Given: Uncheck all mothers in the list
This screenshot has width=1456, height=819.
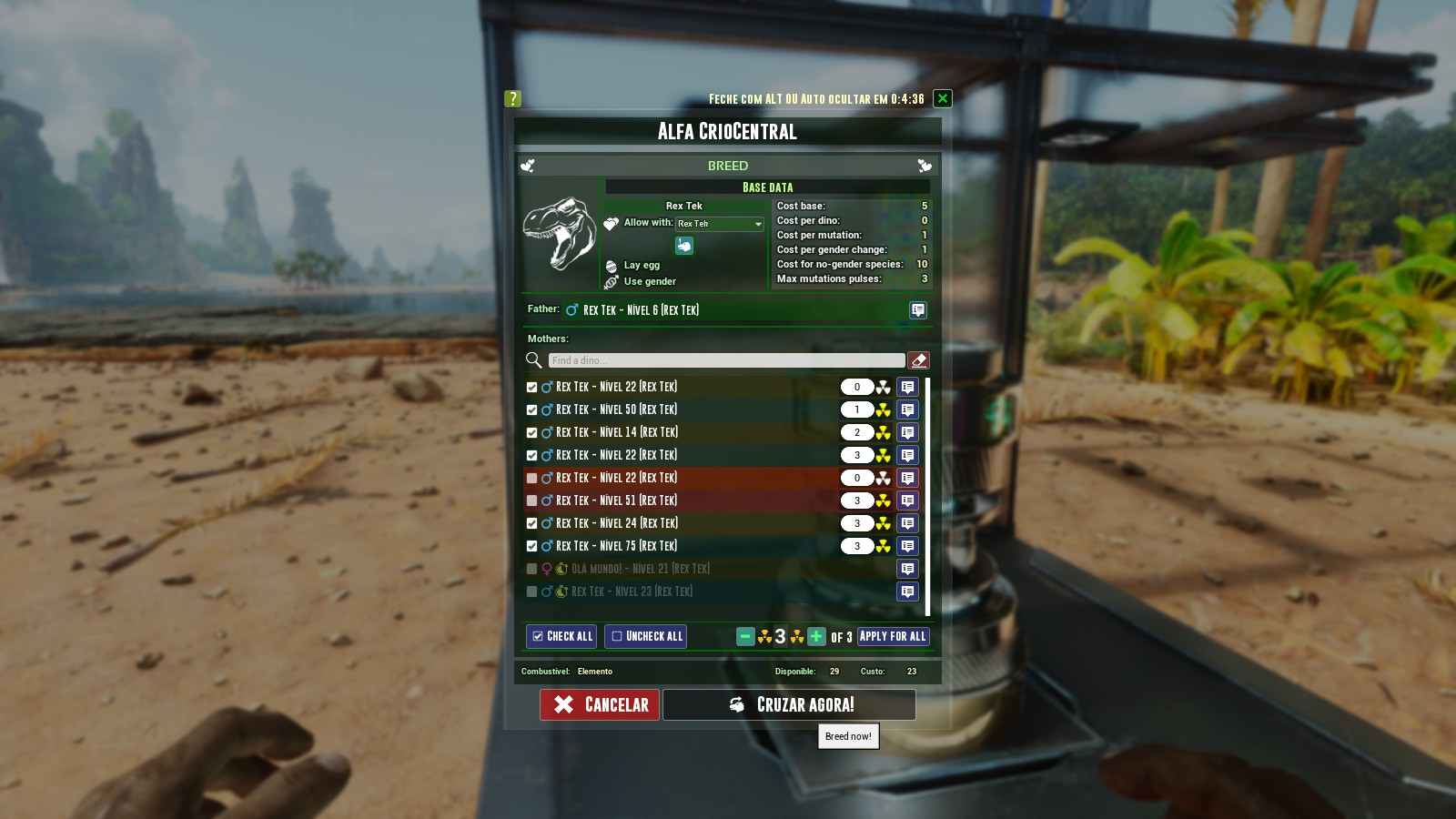Looking at the screenshot, I should (645, 636).
